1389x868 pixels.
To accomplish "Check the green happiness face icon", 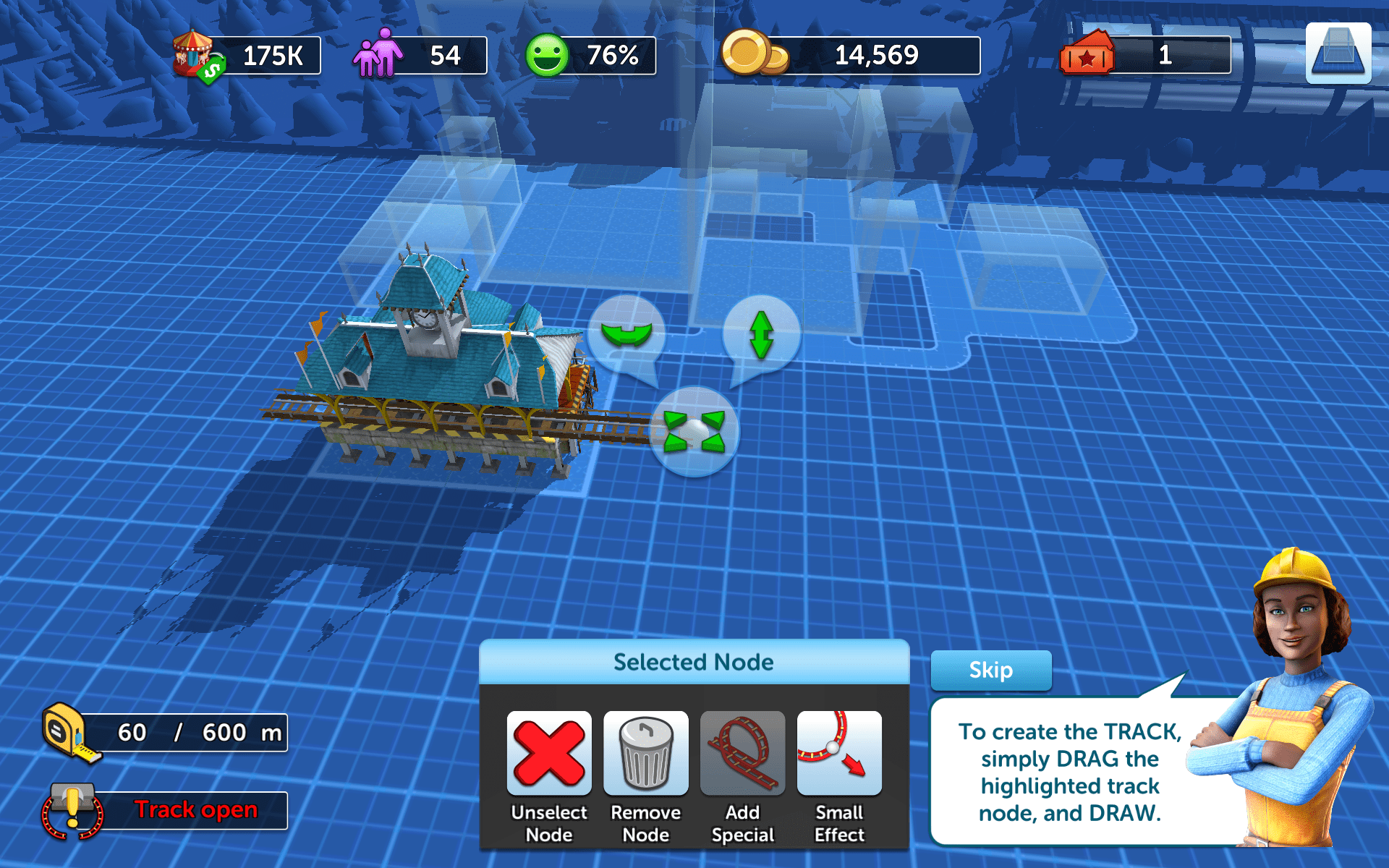I will point(547,55).
